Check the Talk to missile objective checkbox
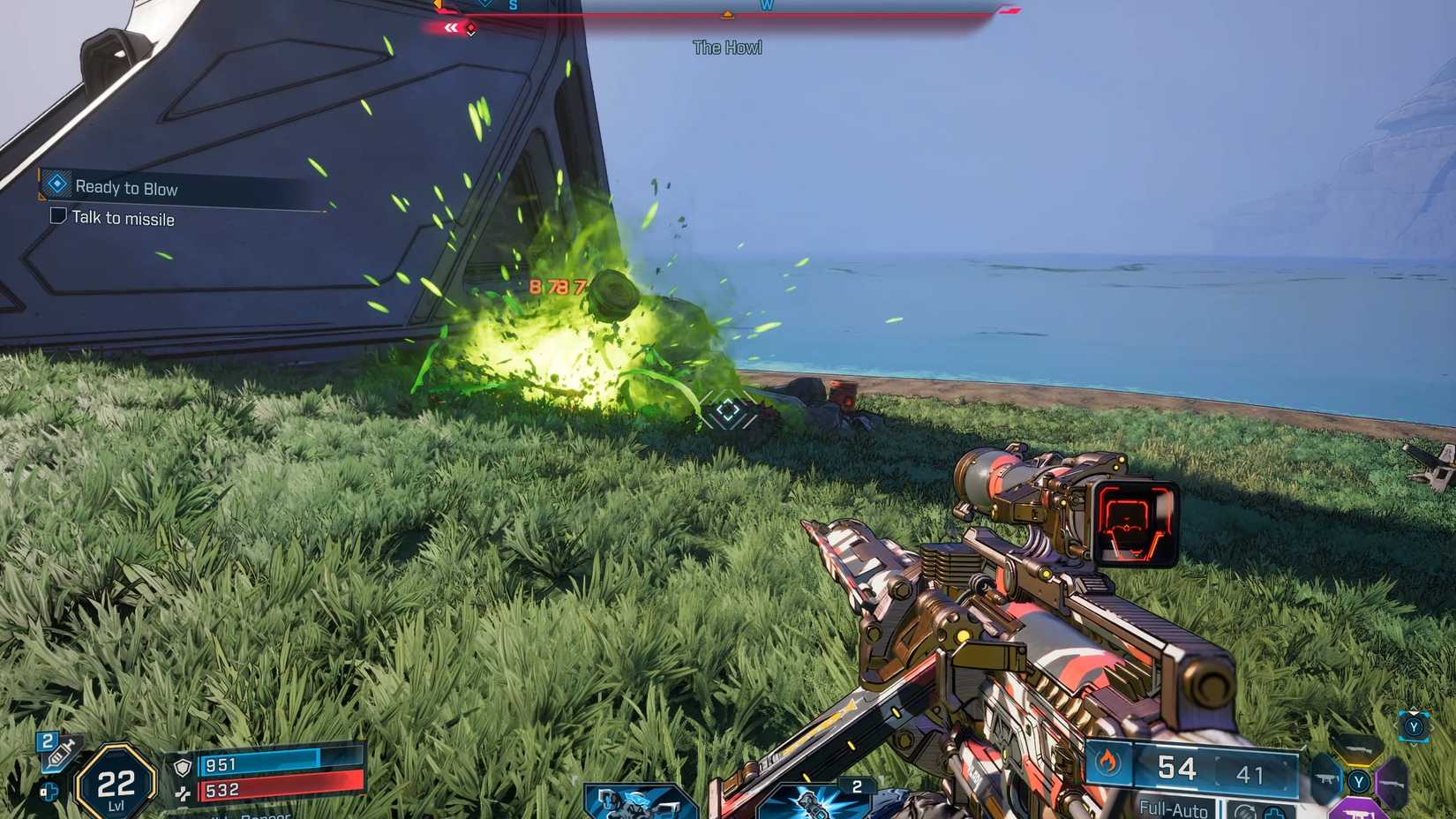 click(x=58, y=217)
